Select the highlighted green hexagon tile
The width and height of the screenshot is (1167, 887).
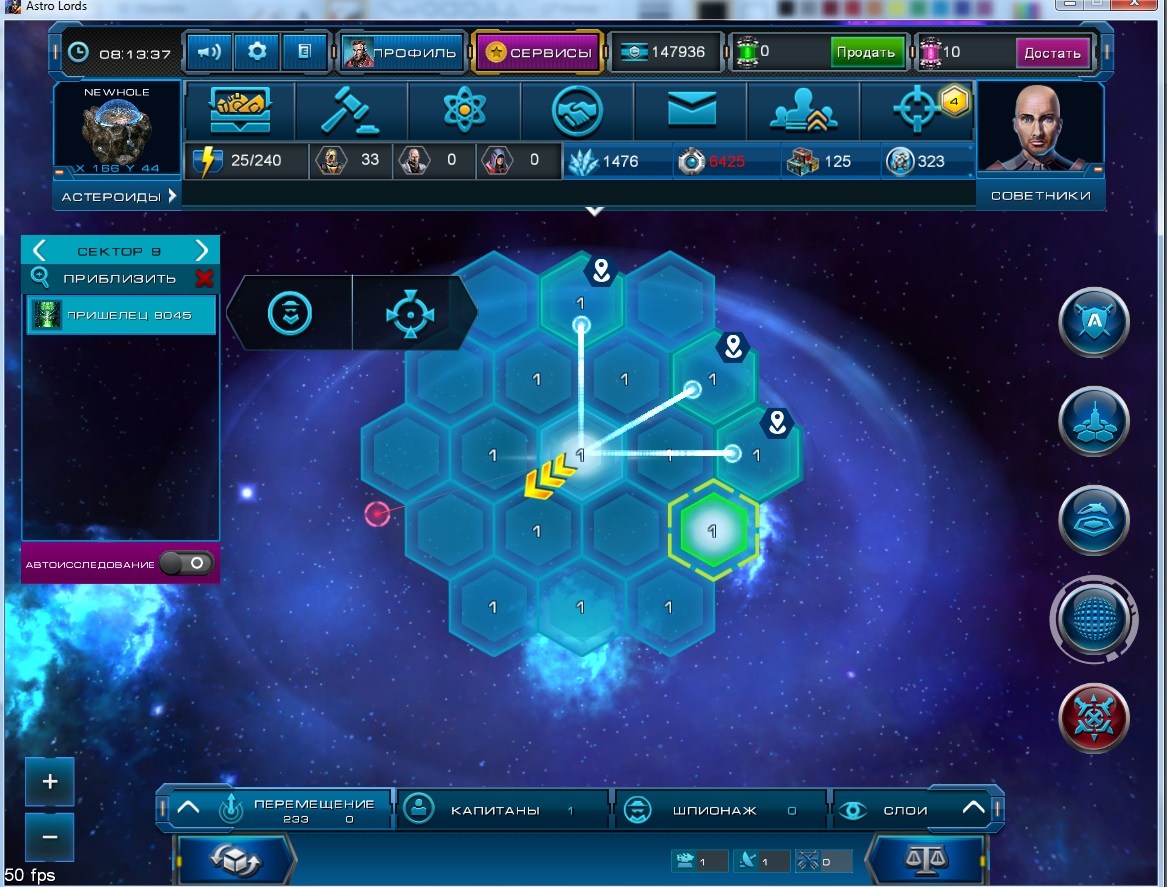[713, 531]
